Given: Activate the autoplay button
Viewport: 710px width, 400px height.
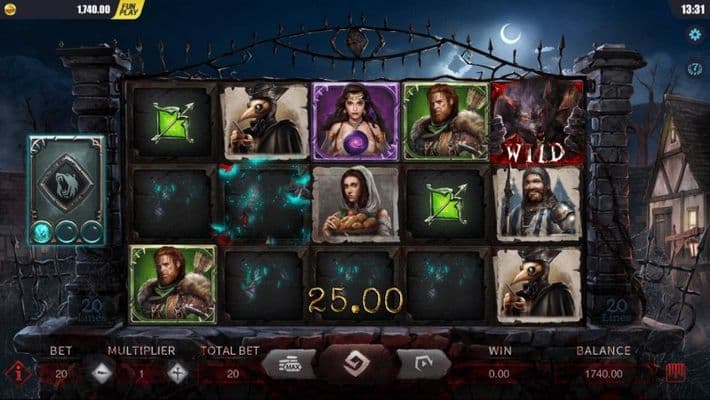Looking at the screenshot, I should [x=423, y=364].
